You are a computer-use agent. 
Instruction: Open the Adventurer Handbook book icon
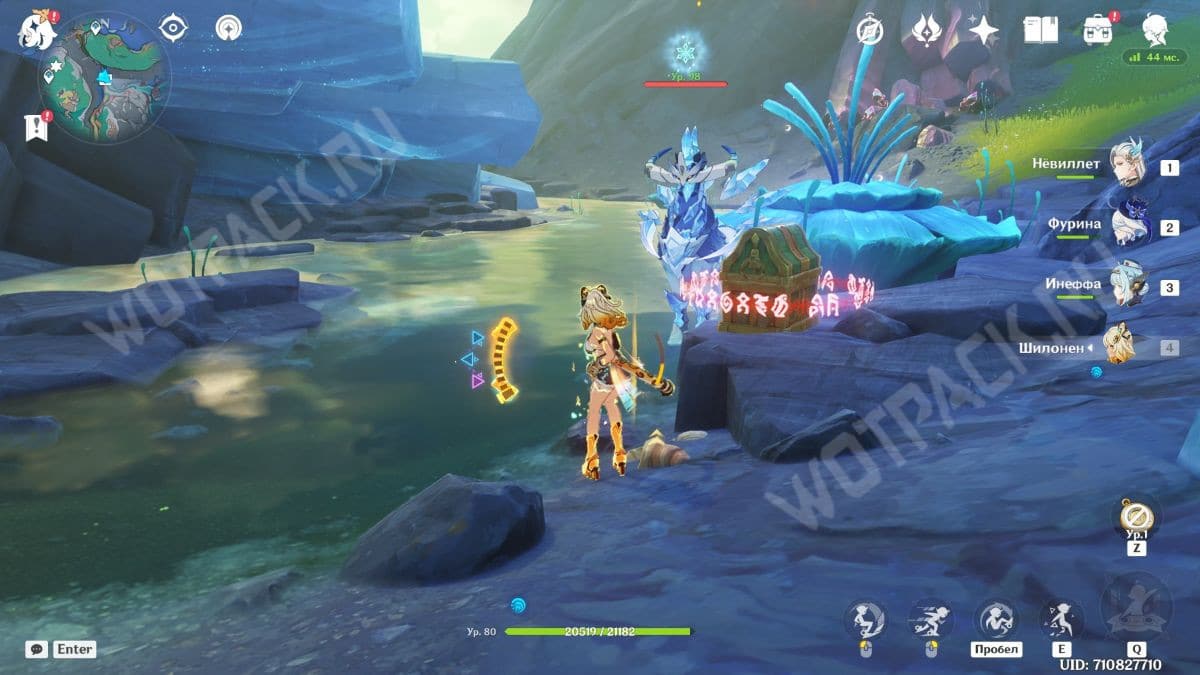coord(1040,30)
